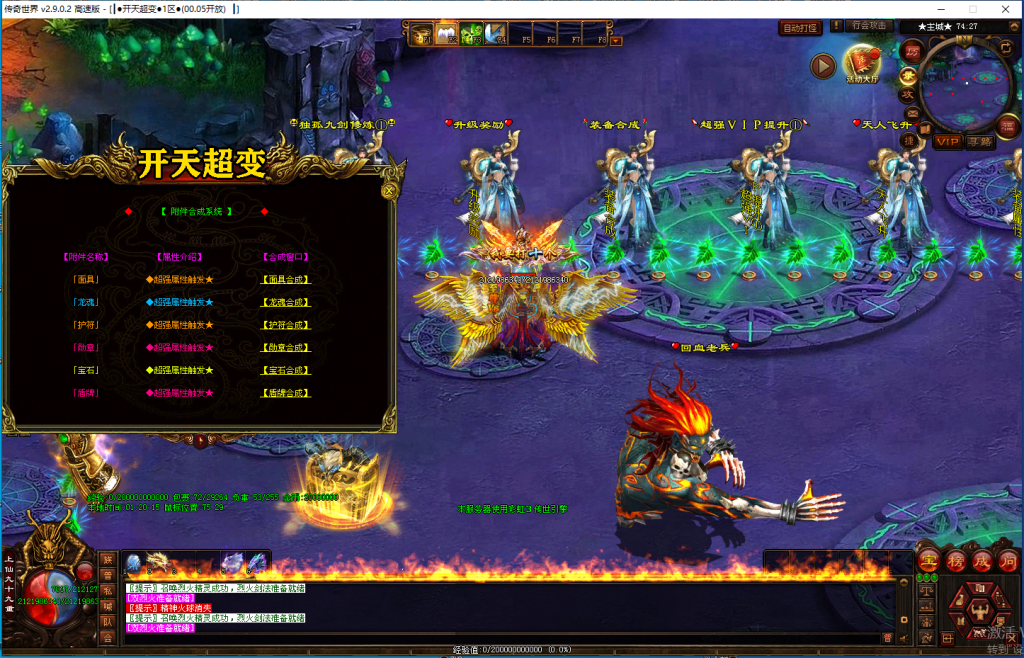Toggle the 自动打怪 auto-fight button
Image resolution: width=1024 pixels, height=658 pixels.
pyautogui.click(x=800, y=28)
